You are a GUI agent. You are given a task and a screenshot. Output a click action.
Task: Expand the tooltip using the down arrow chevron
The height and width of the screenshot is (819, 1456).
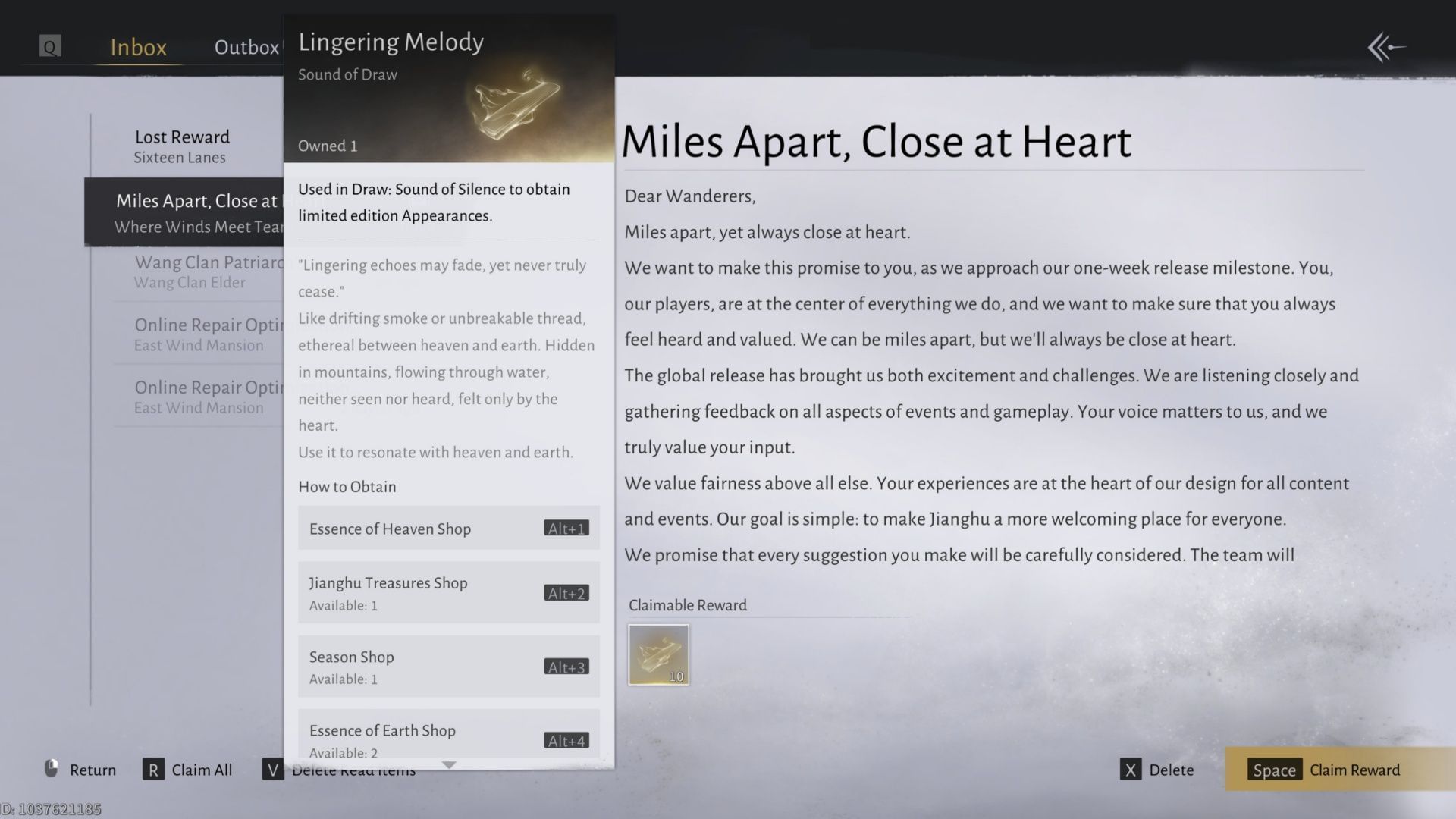pyautogui.click(x=449, y=765)
